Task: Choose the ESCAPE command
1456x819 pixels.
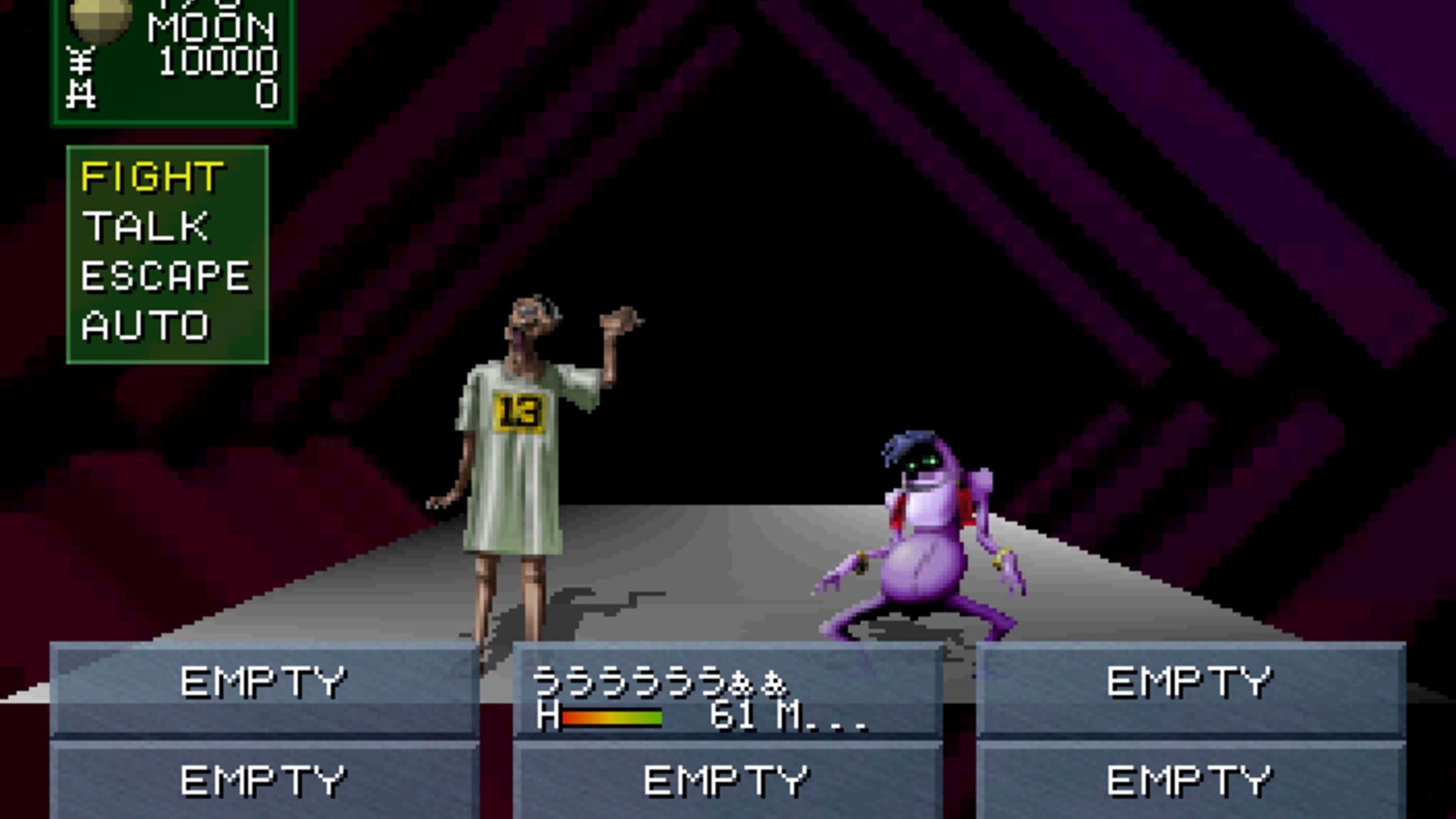Action: coord(165,276)
